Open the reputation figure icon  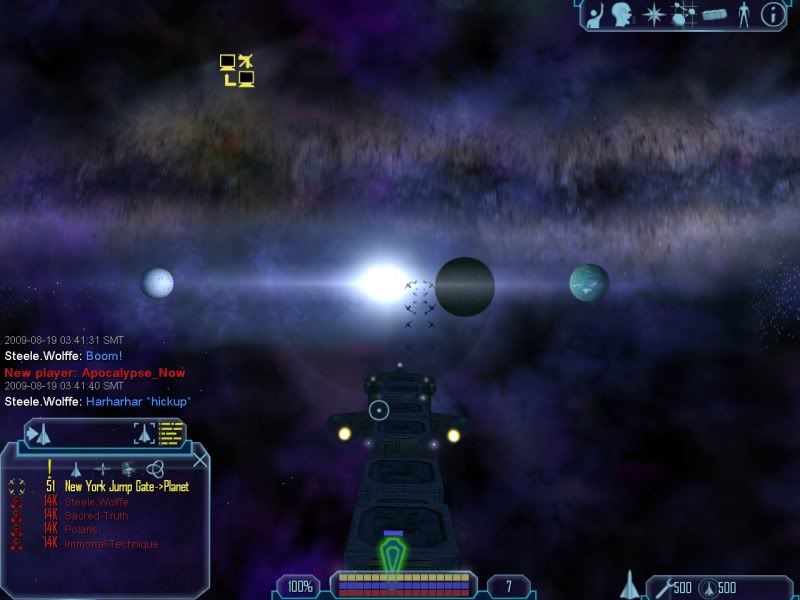742,14
